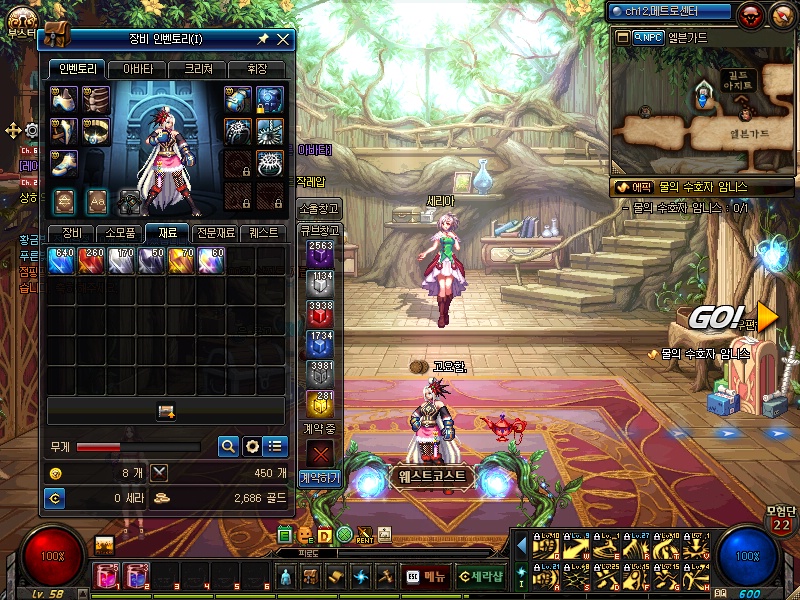The width and height of the screenshot is (800, 600).
Task: Switch to the 소모품 item category
Action: tap(118, 233)
